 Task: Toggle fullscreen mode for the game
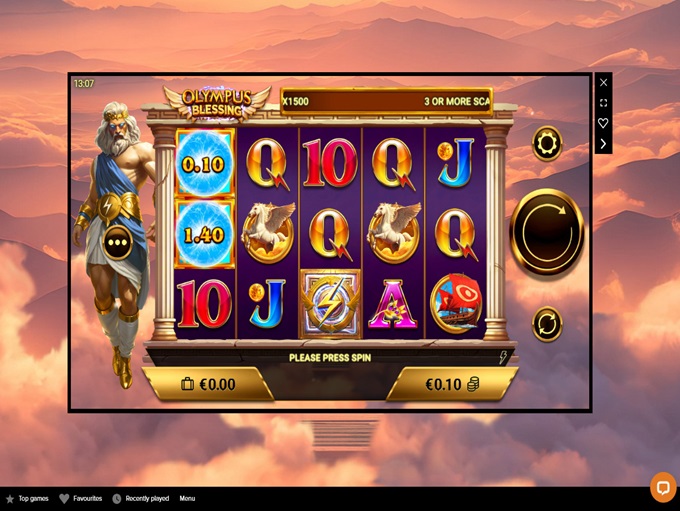(603, 103)
